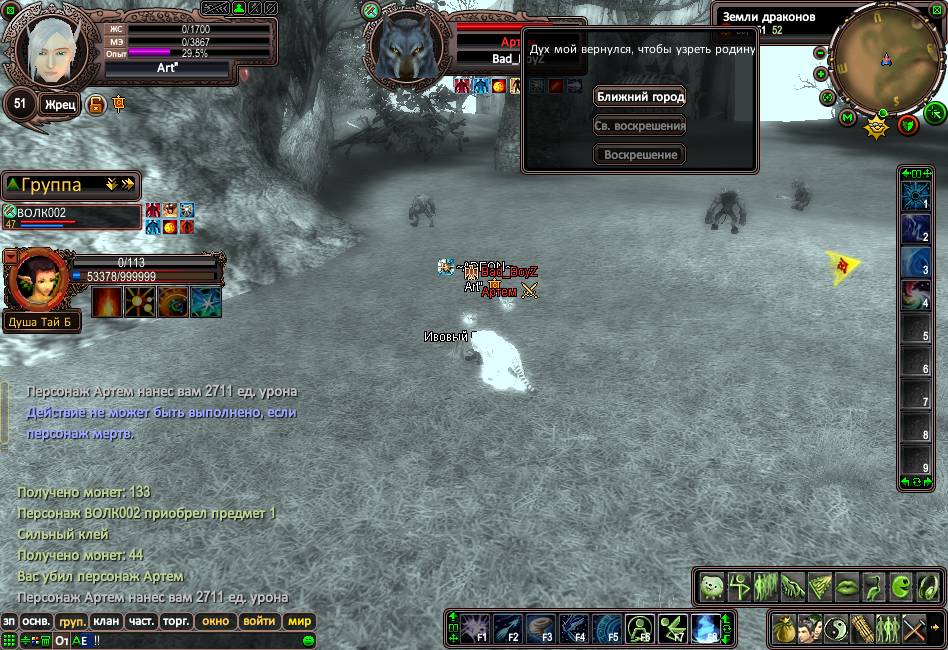Viewport: 948px width, 650px height.
Task: Click the "войти" chat button
Action: (259, 621)
